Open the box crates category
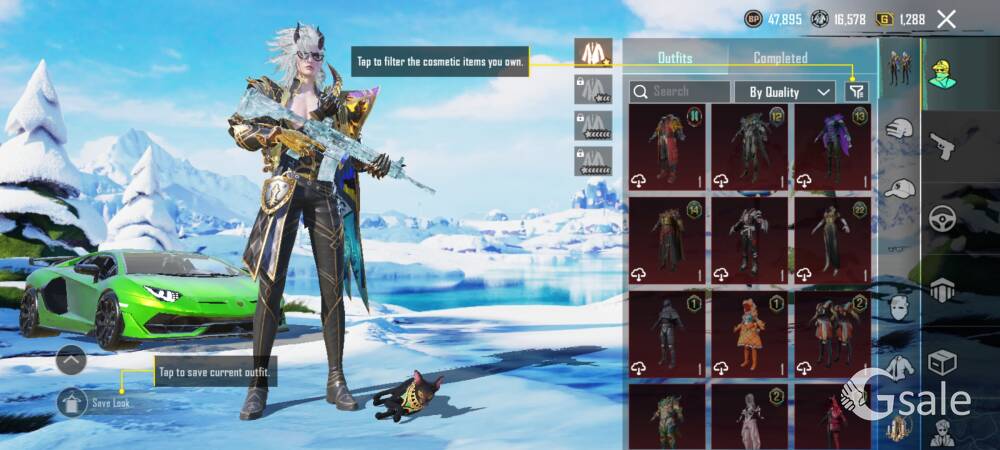This screenshot has height=450, width=1000. (943, 362)
